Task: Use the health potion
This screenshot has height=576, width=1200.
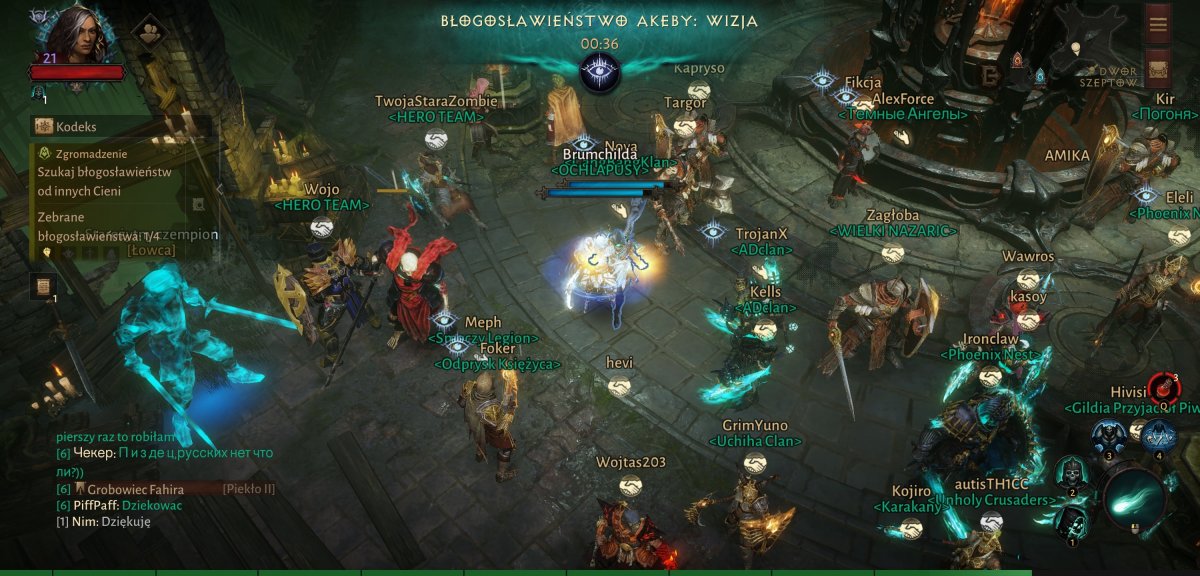Action: pos(1163,388)
